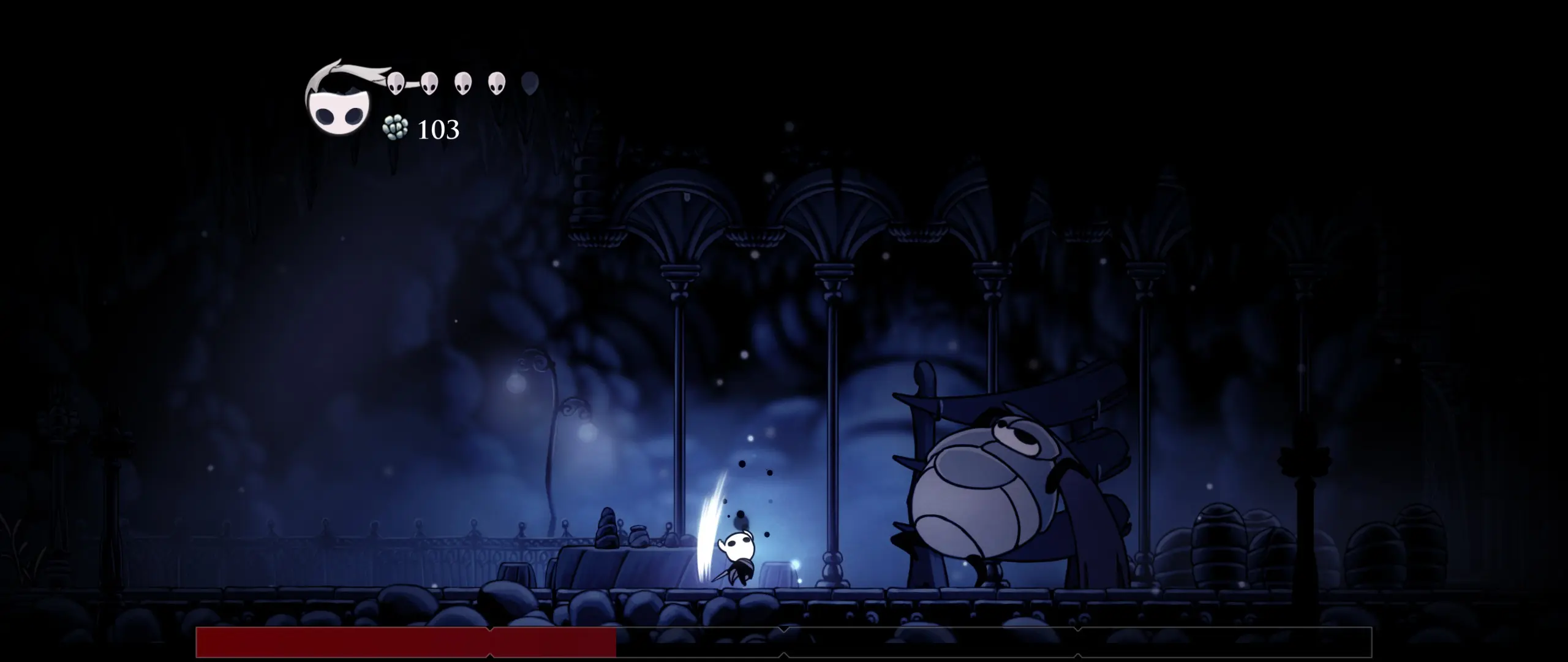This screenshot has width=1568, height=662.
Task: Click the white nail slash effect
Action: point(707,527)
